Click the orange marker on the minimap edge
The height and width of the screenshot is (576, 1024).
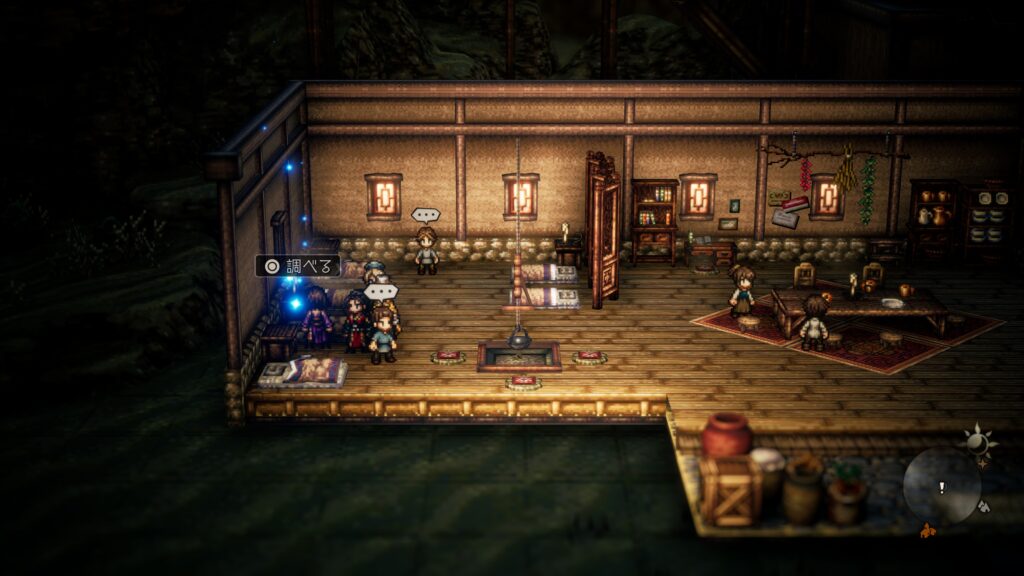[x=926, y=527]
